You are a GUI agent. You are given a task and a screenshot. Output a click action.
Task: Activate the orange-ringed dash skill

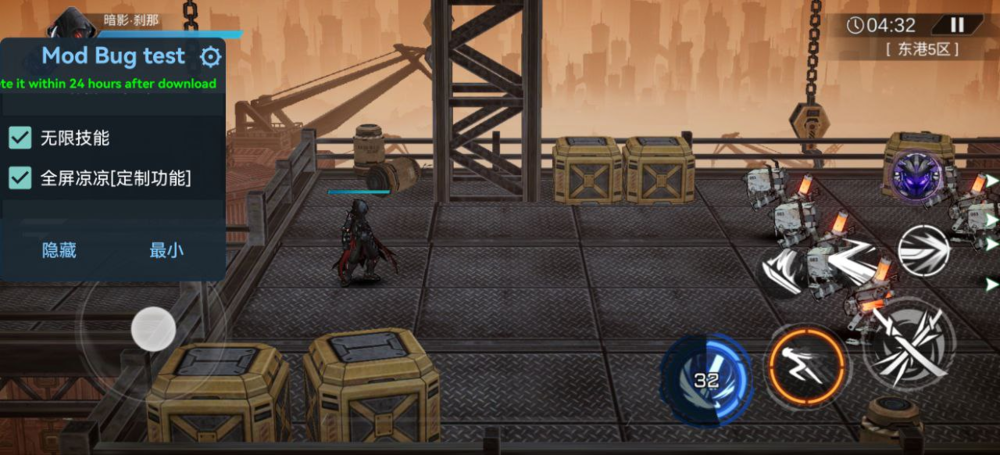pos(807,366)
